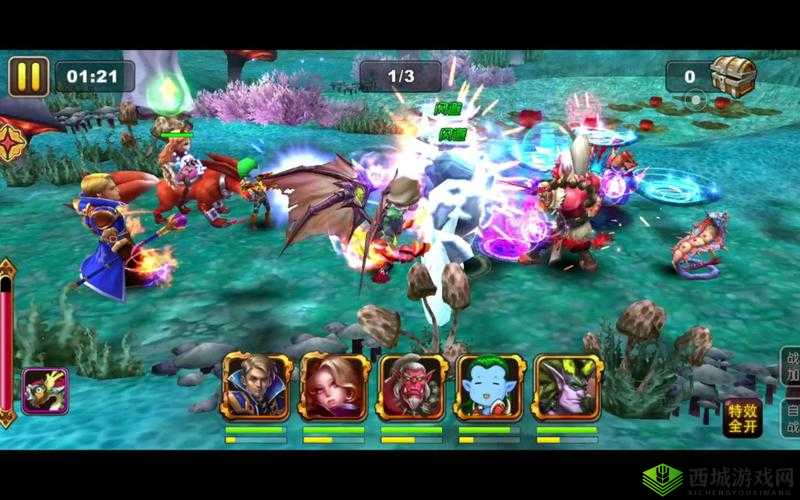Open the treasure chest loot counter
Image resolution: width=800 pixels, height=500 pixels.
pyautogui.click(x=731, y=74)
